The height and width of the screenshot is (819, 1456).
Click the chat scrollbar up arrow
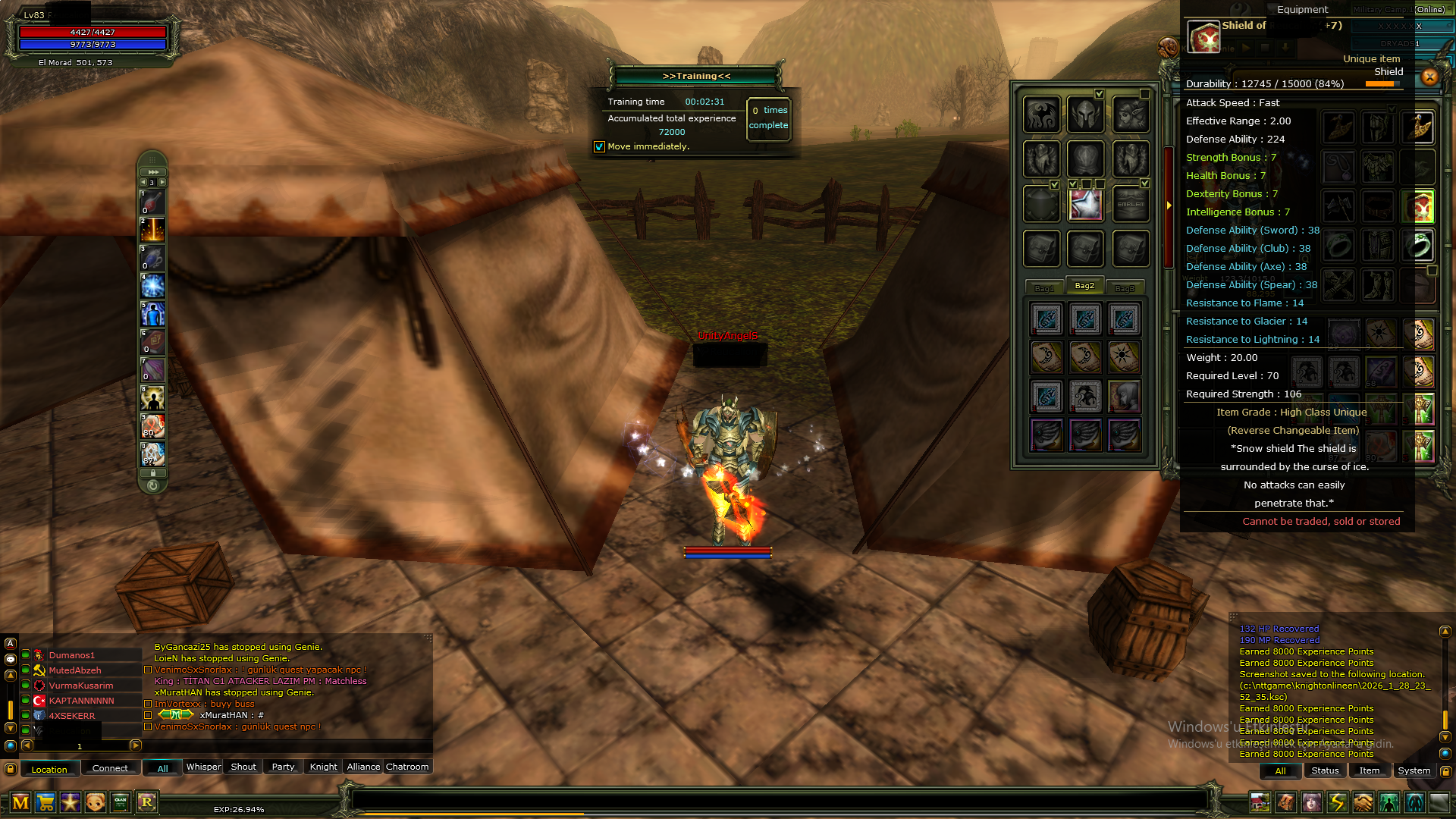pyautogui.click(x=10, y=676)
